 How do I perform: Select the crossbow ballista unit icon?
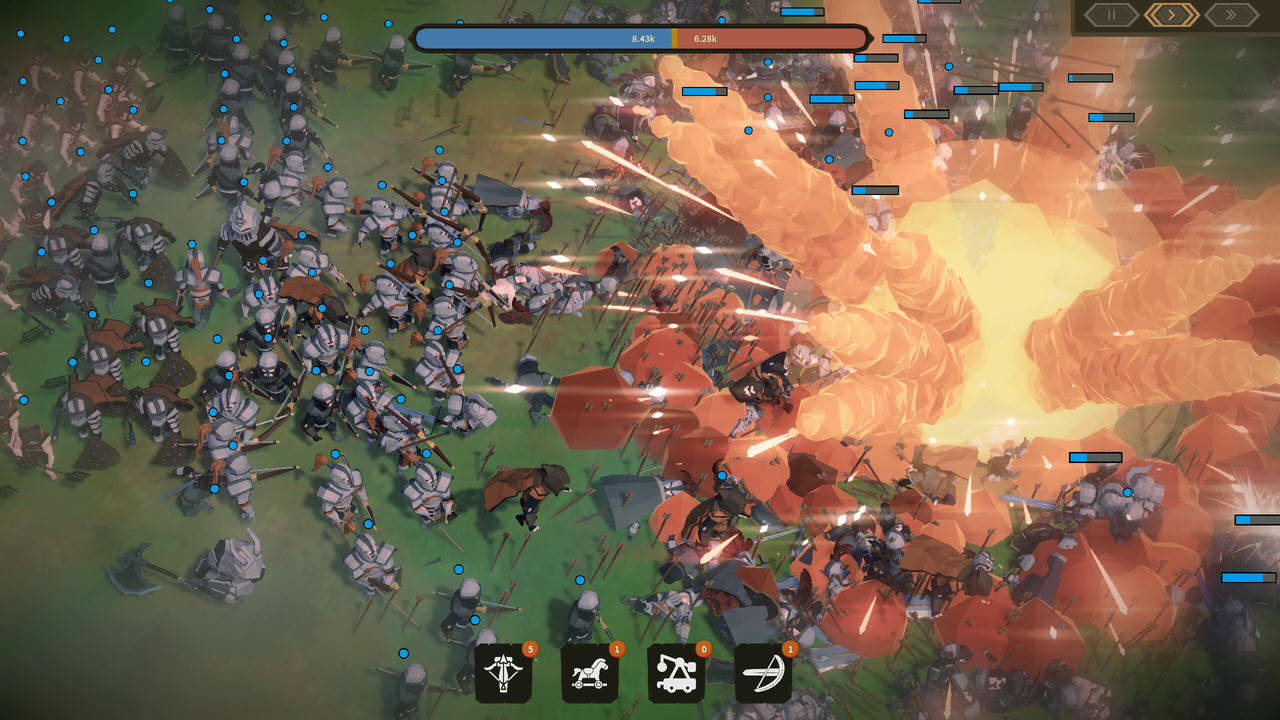pos(503,673)
